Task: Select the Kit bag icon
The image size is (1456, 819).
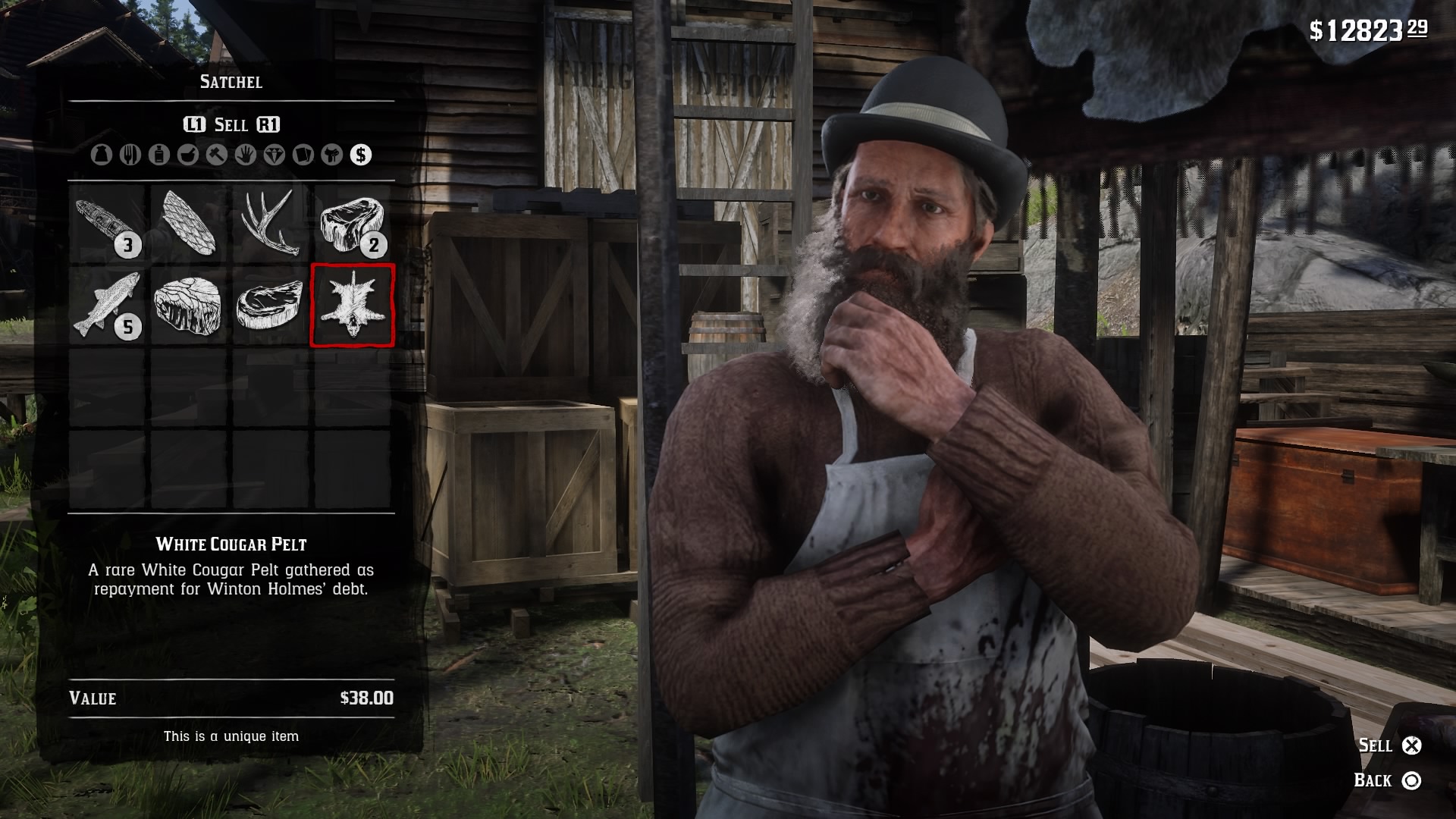Action: 100,155
